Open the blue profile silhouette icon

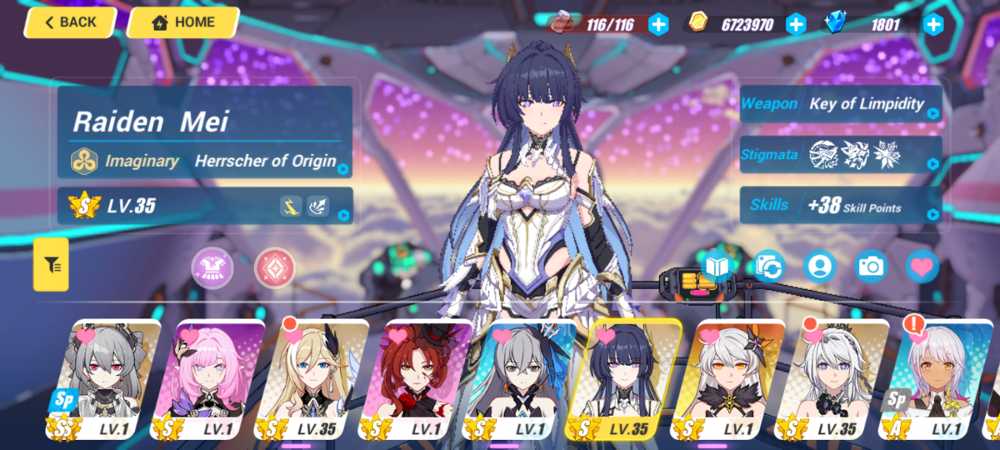(820, 266)
